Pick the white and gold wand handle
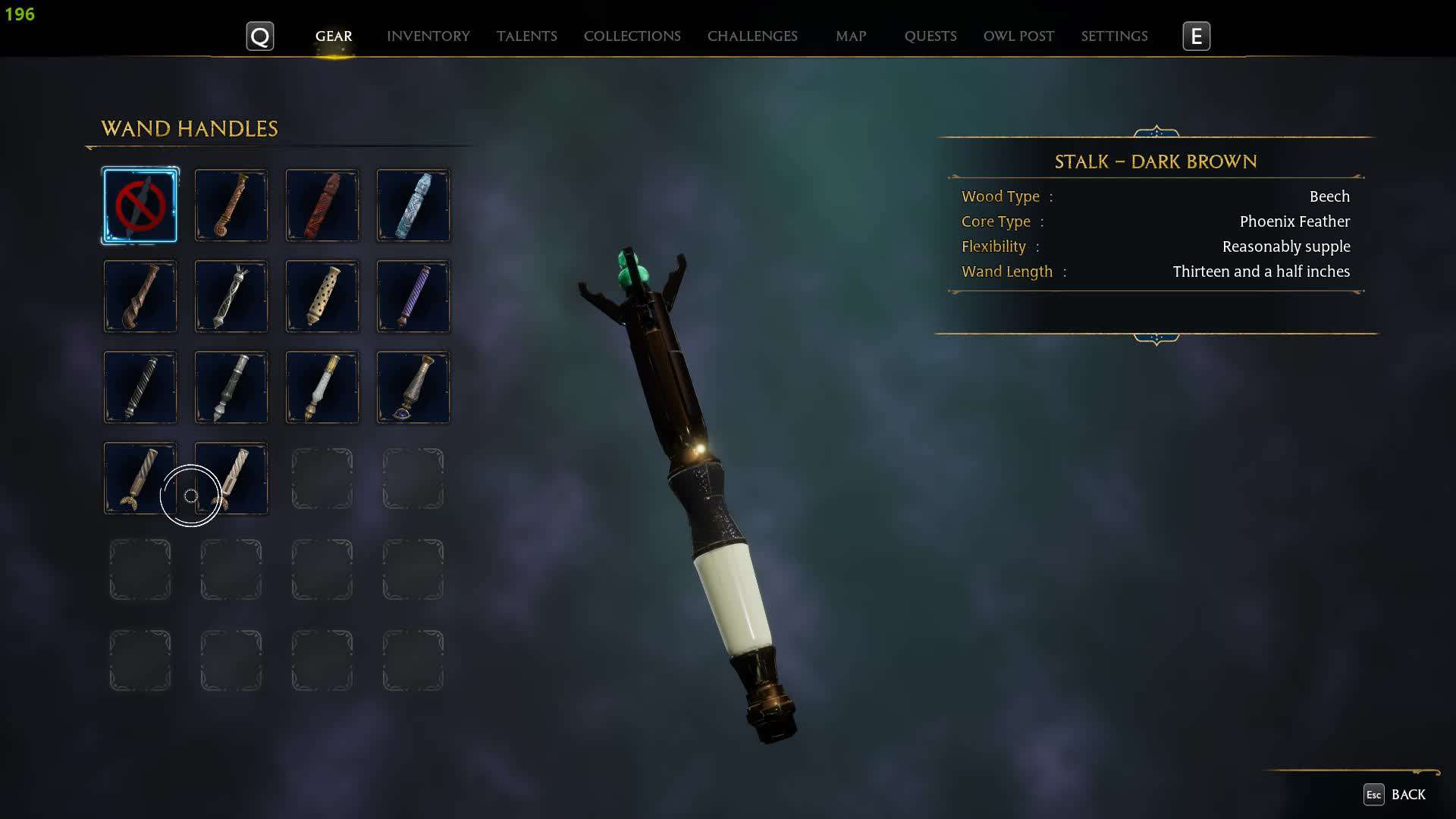 pos(322,388)
